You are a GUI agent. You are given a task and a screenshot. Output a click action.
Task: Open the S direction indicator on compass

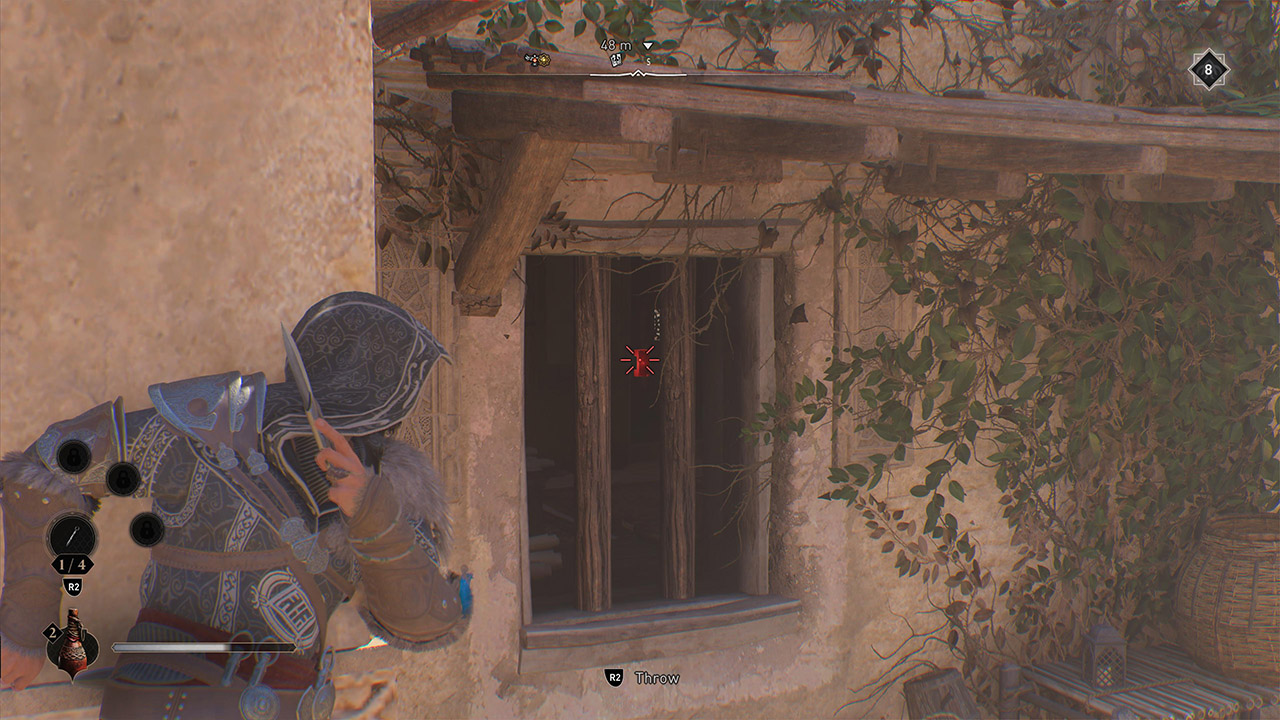648,63
